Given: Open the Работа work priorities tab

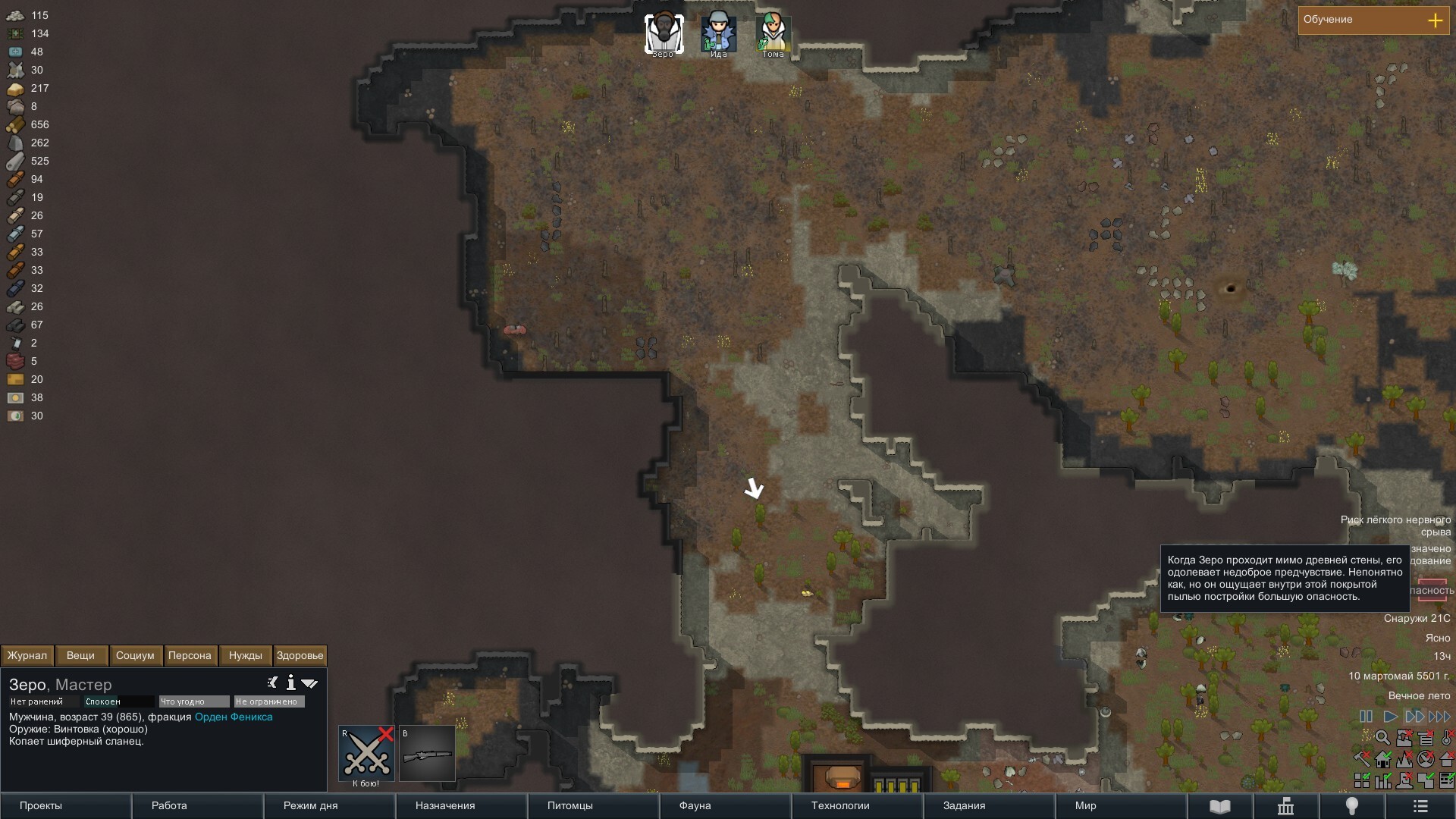Looking at the screenshot, I should 169,805.
